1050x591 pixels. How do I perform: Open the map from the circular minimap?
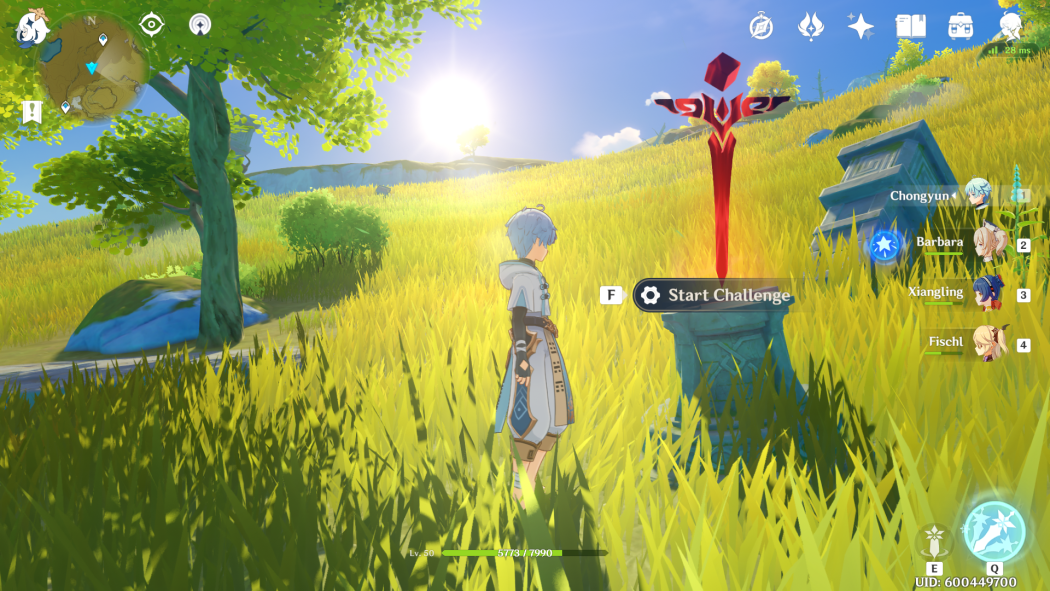92,68
